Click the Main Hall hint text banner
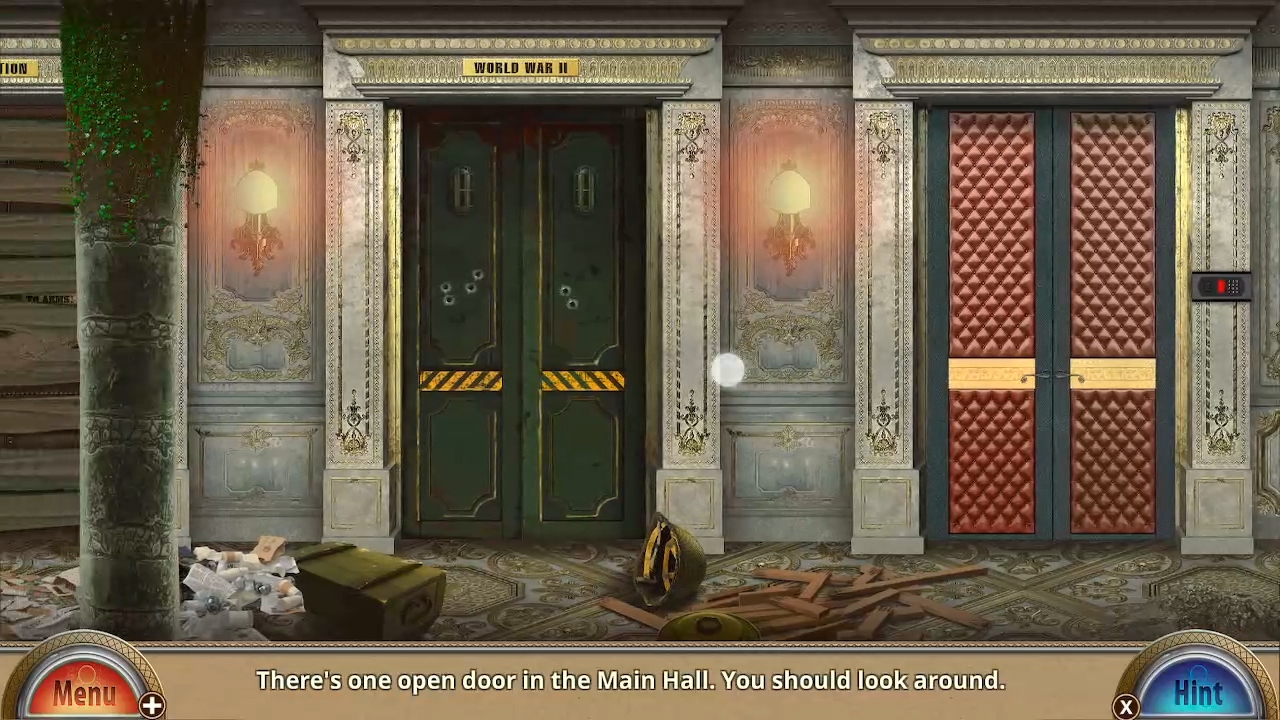Screen dimensions: 1280x720 (630, 681)
